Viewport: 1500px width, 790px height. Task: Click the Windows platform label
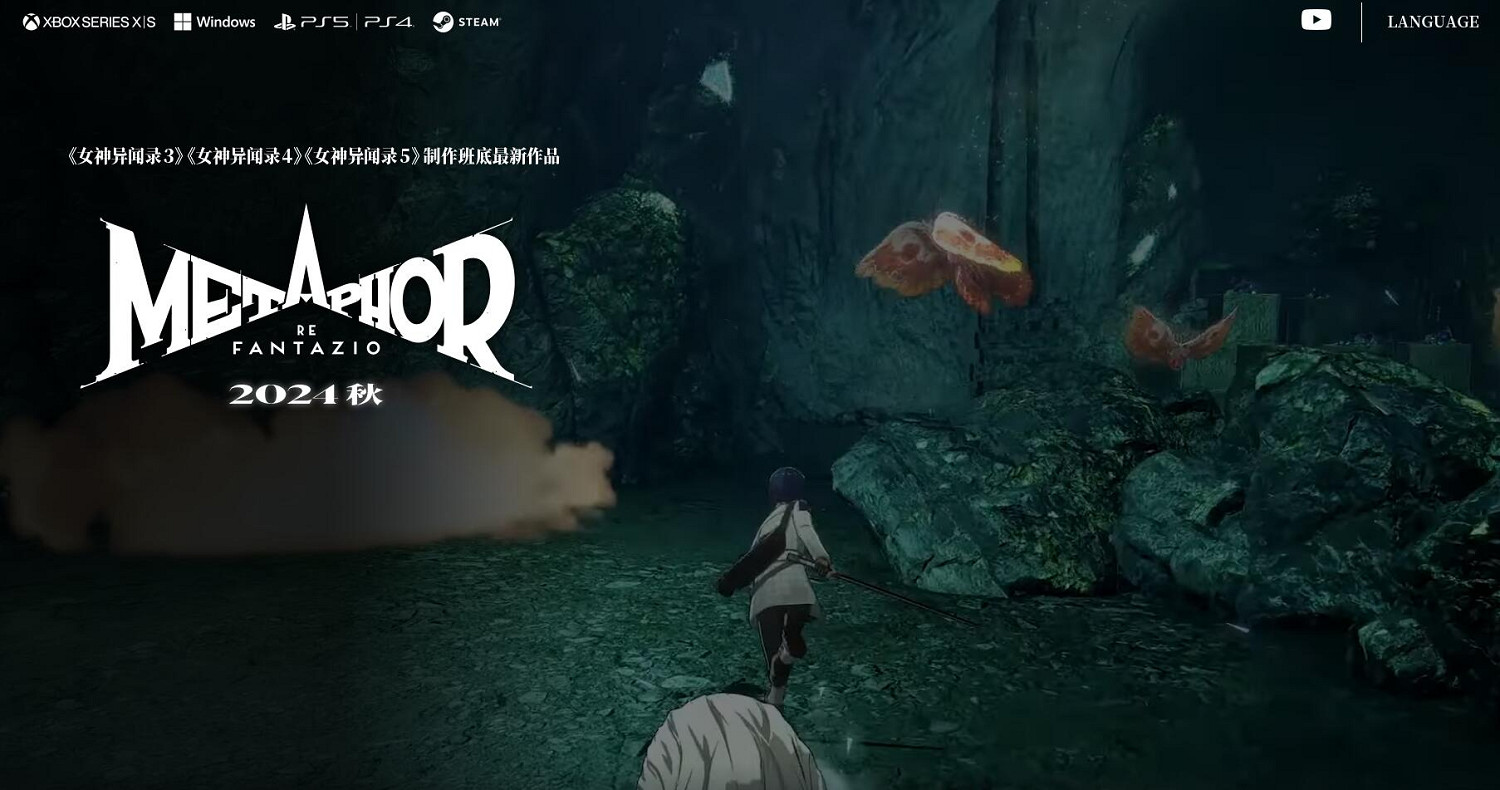[x=227, y=20]
